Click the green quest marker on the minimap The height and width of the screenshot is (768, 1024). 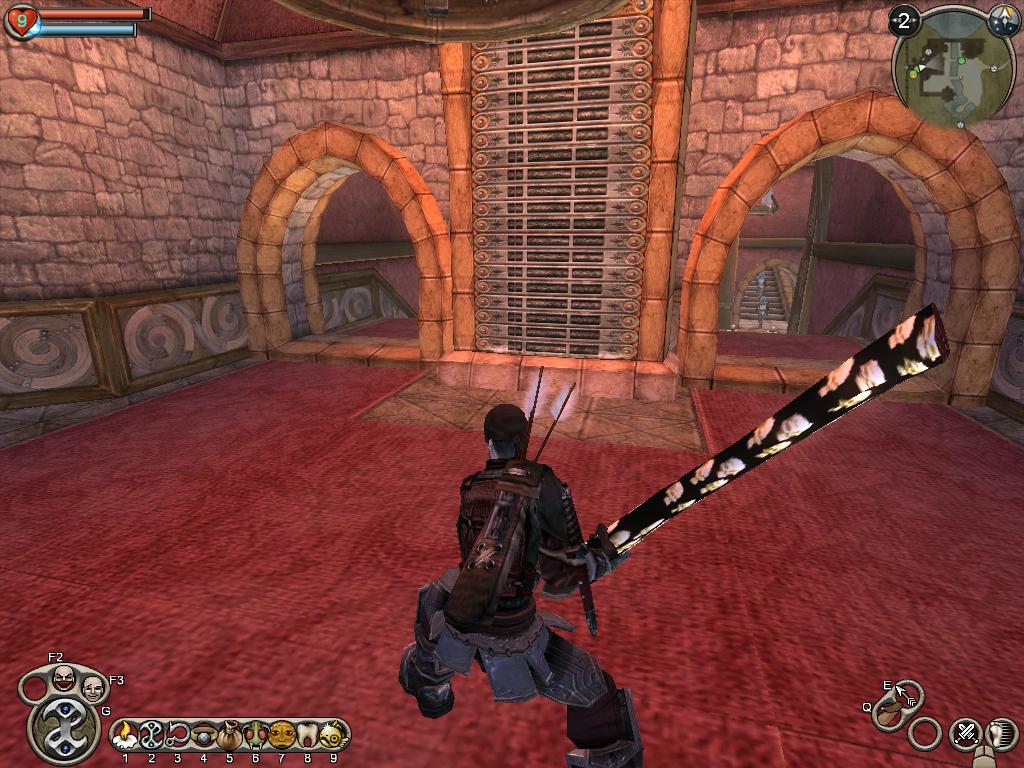click(961, 60)
